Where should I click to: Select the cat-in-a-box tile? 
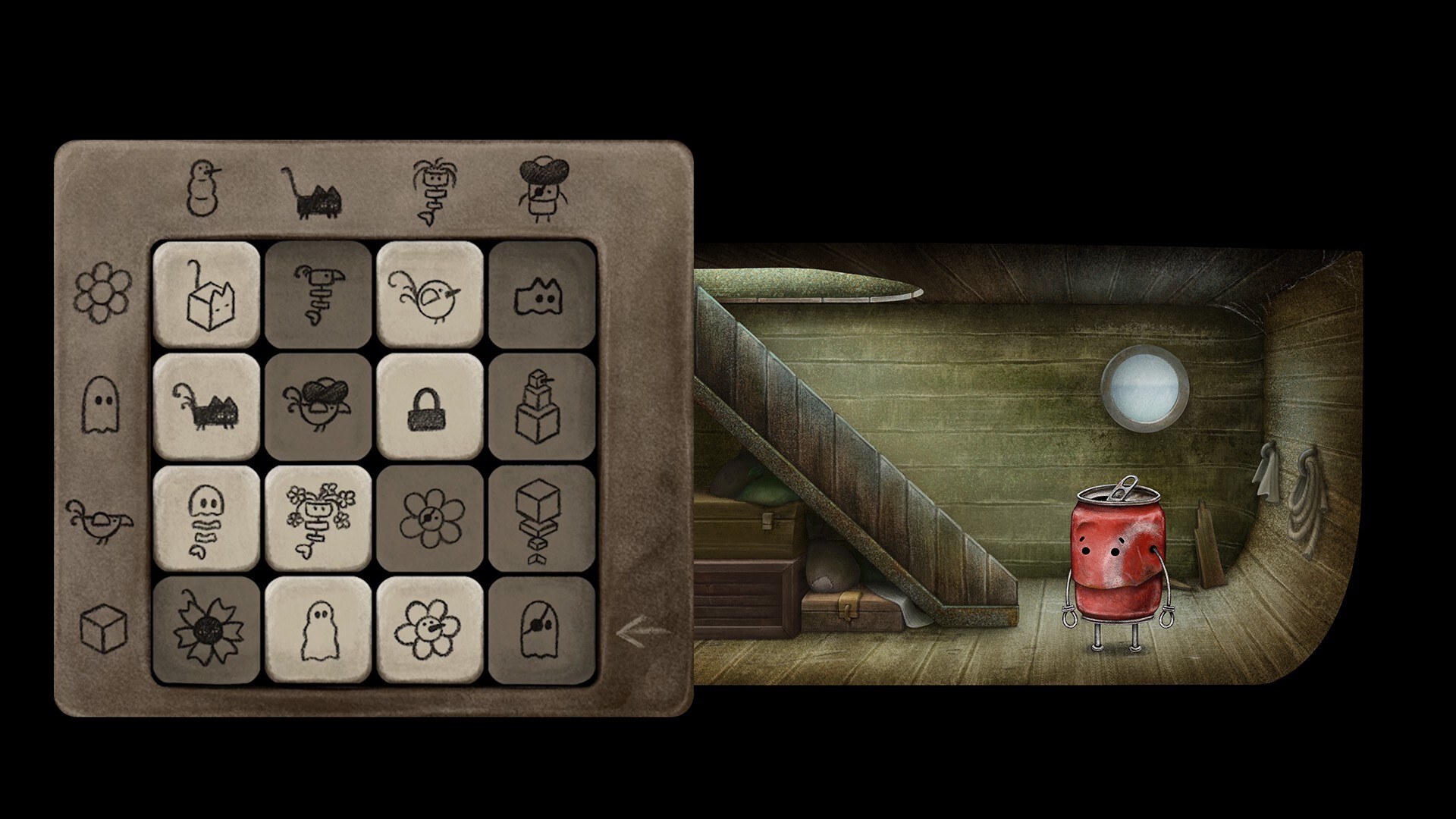coord(206,296)
